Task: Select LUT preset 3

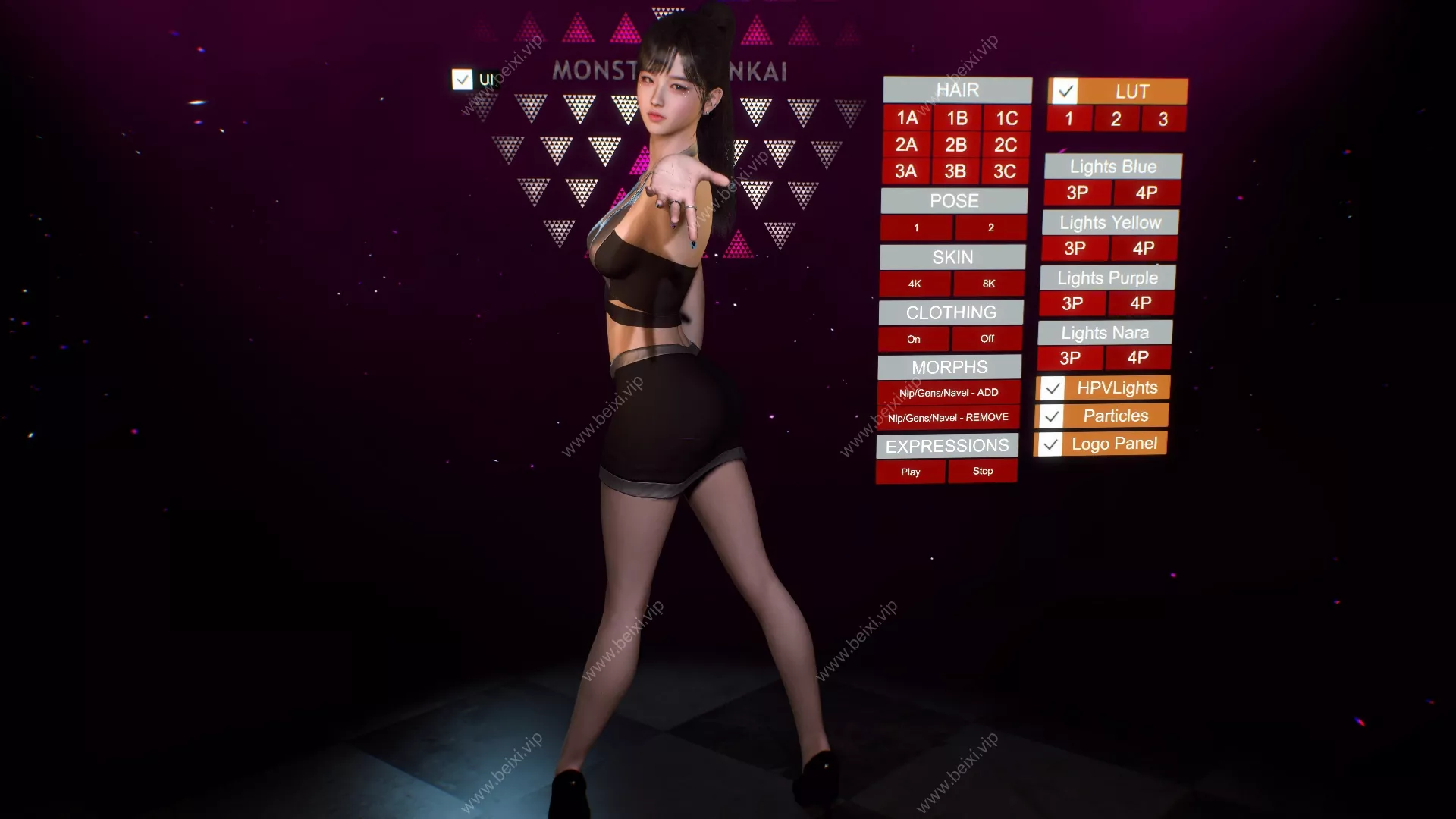Action: pos(1163,119)
